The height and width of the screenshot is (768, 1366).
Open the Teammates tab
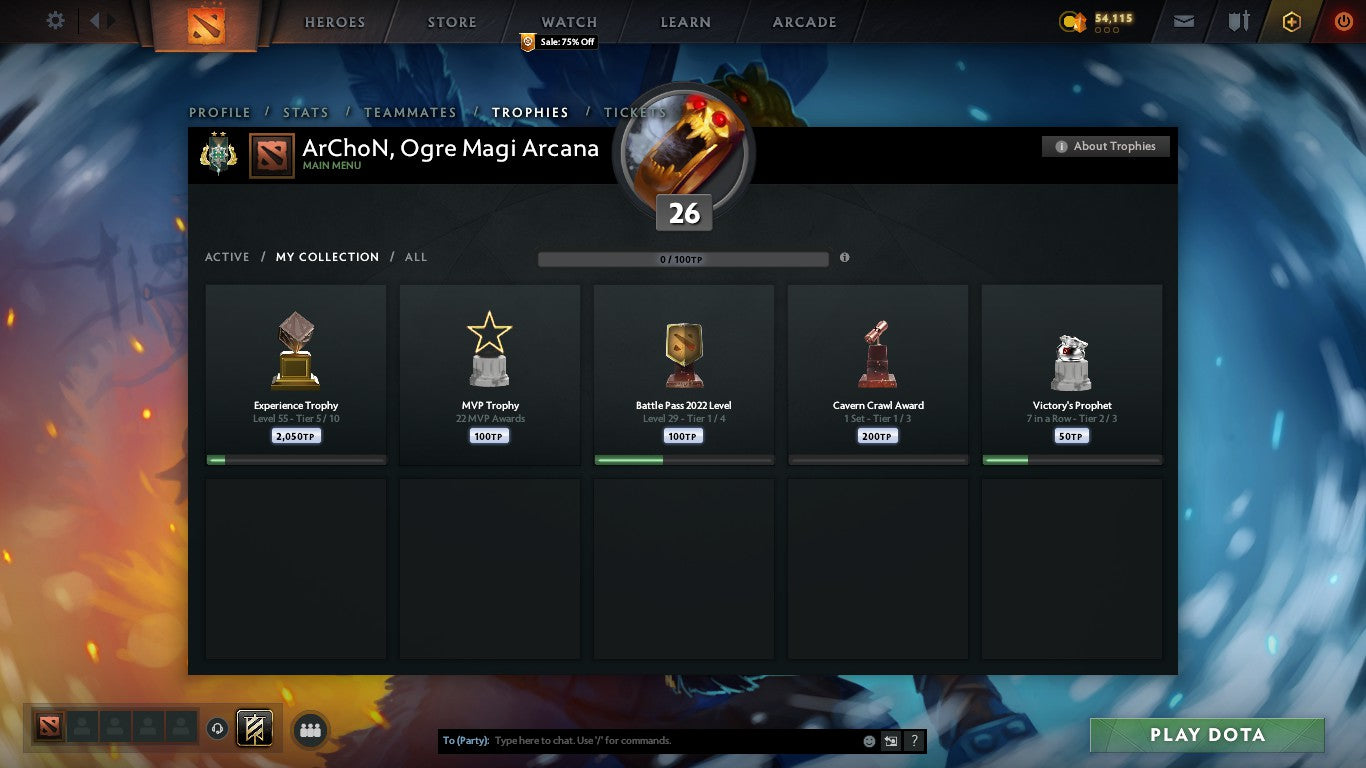point(410,112)
